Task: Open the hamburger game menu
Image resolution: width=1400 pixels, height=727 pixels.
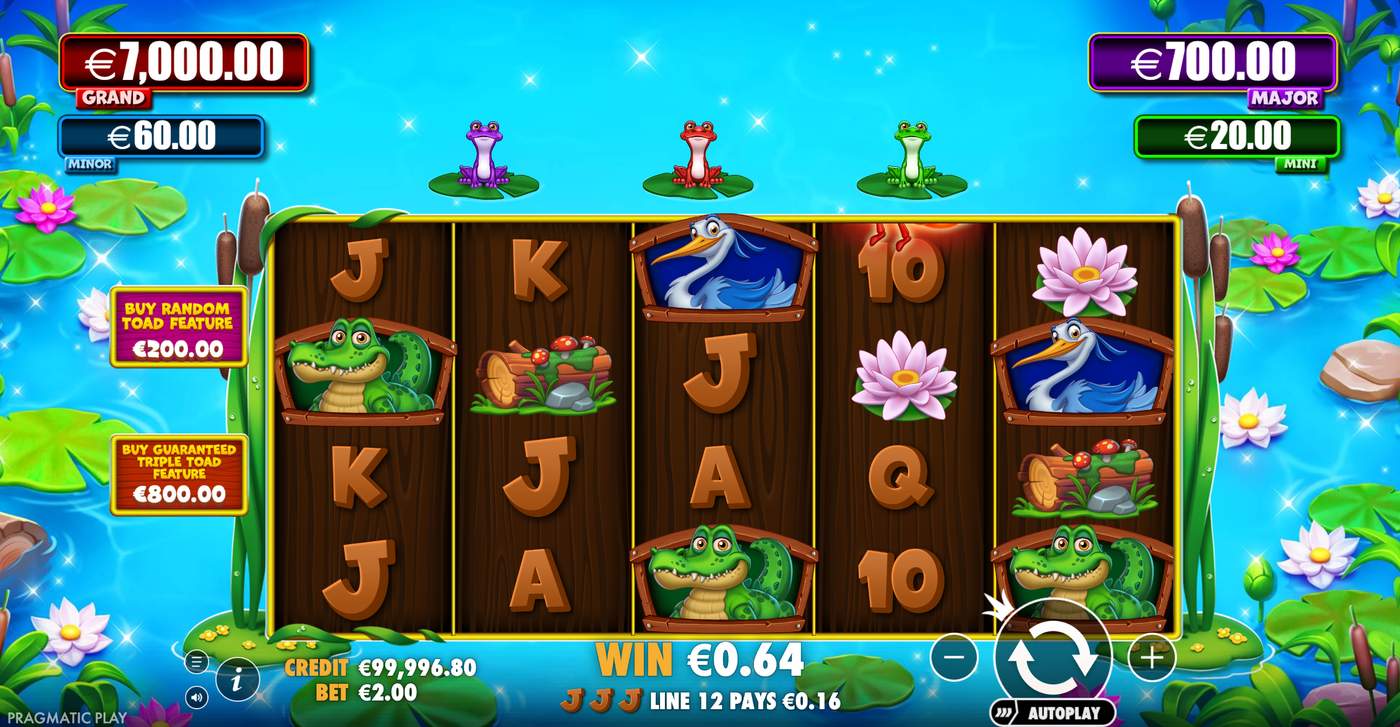Action: (x=199, y=661)
